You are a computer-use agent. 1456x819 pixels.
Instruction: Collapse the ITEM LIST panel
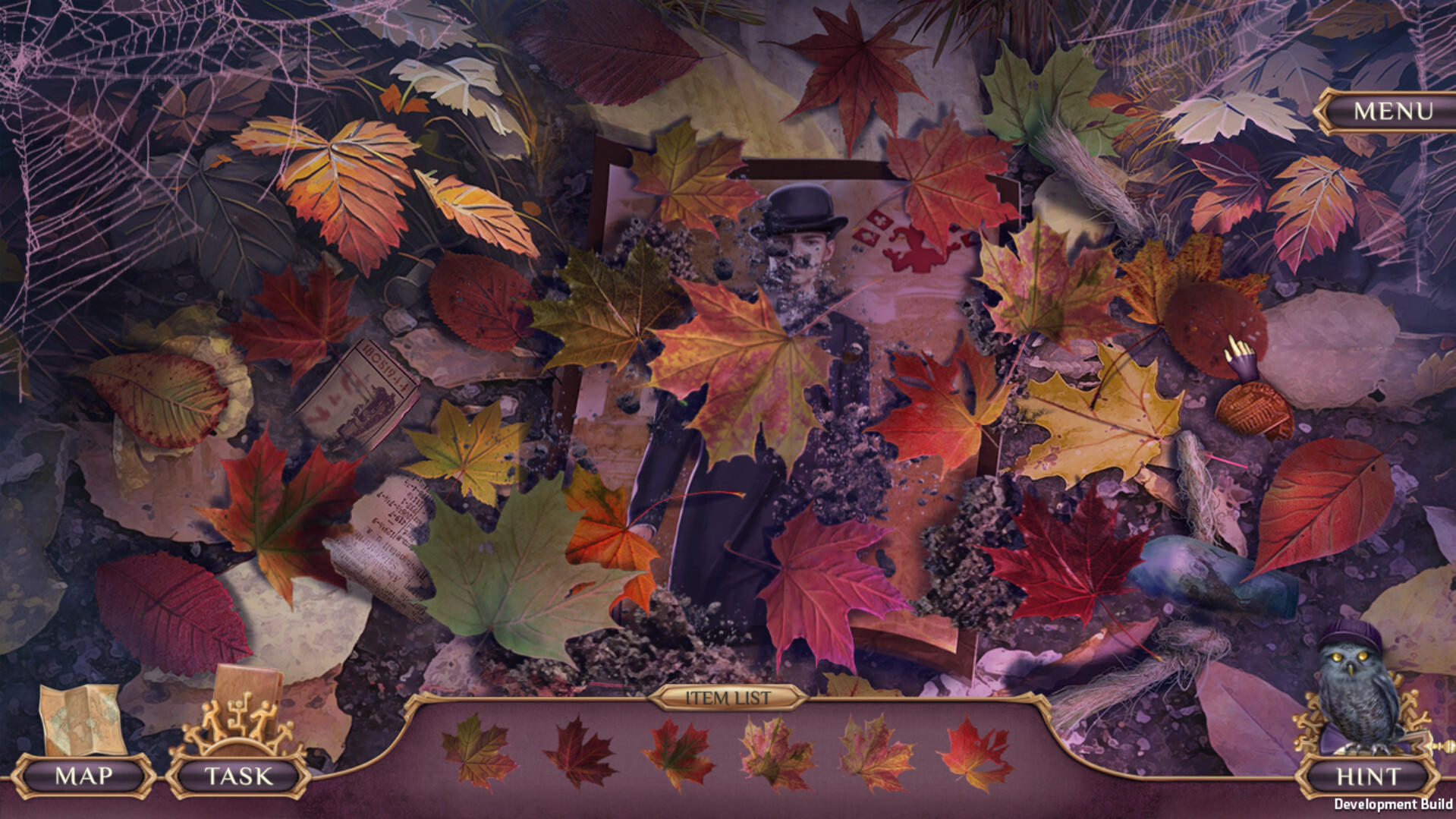[x=726, y=698]
